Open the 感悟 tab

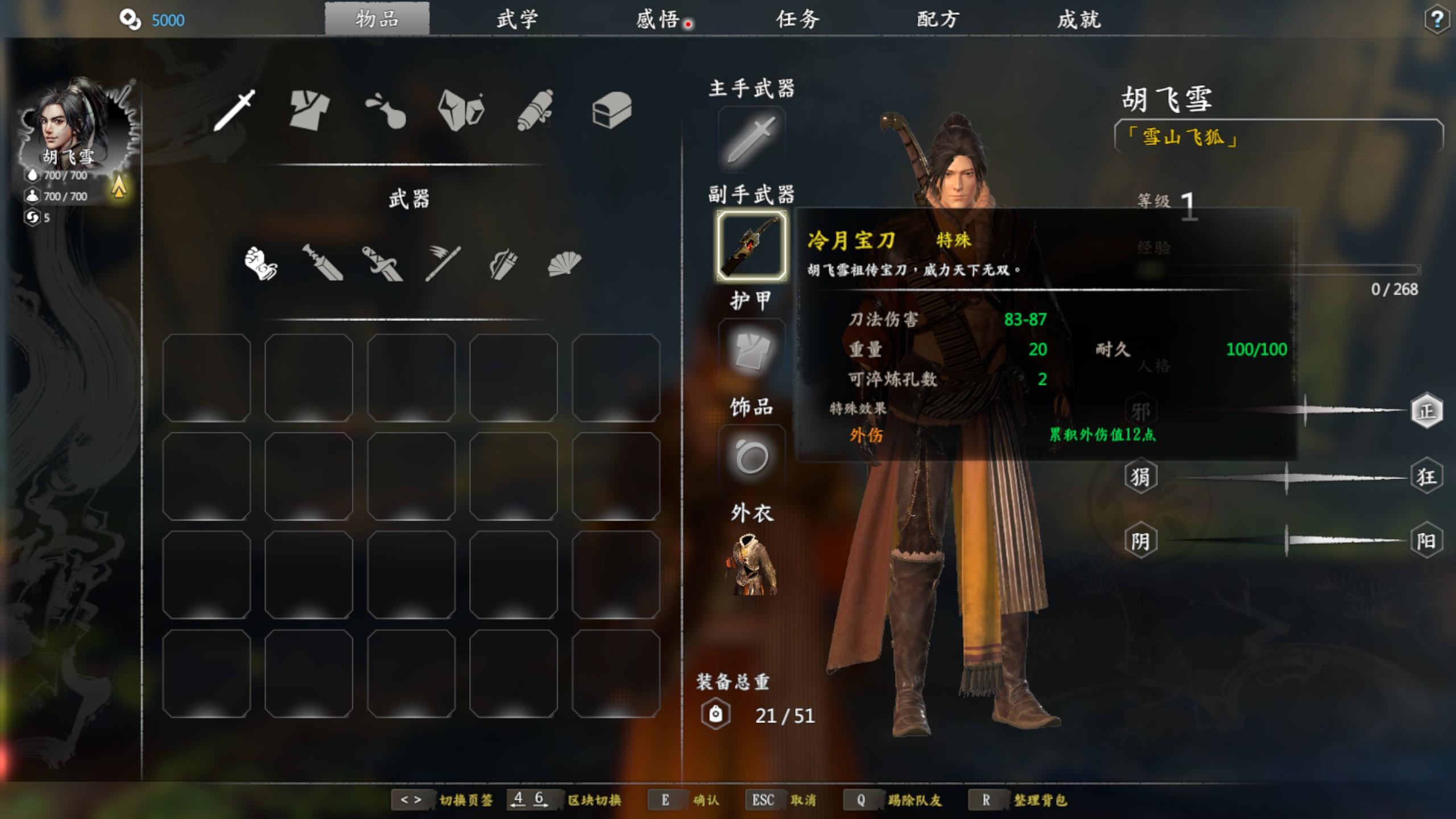pos(657,19)
